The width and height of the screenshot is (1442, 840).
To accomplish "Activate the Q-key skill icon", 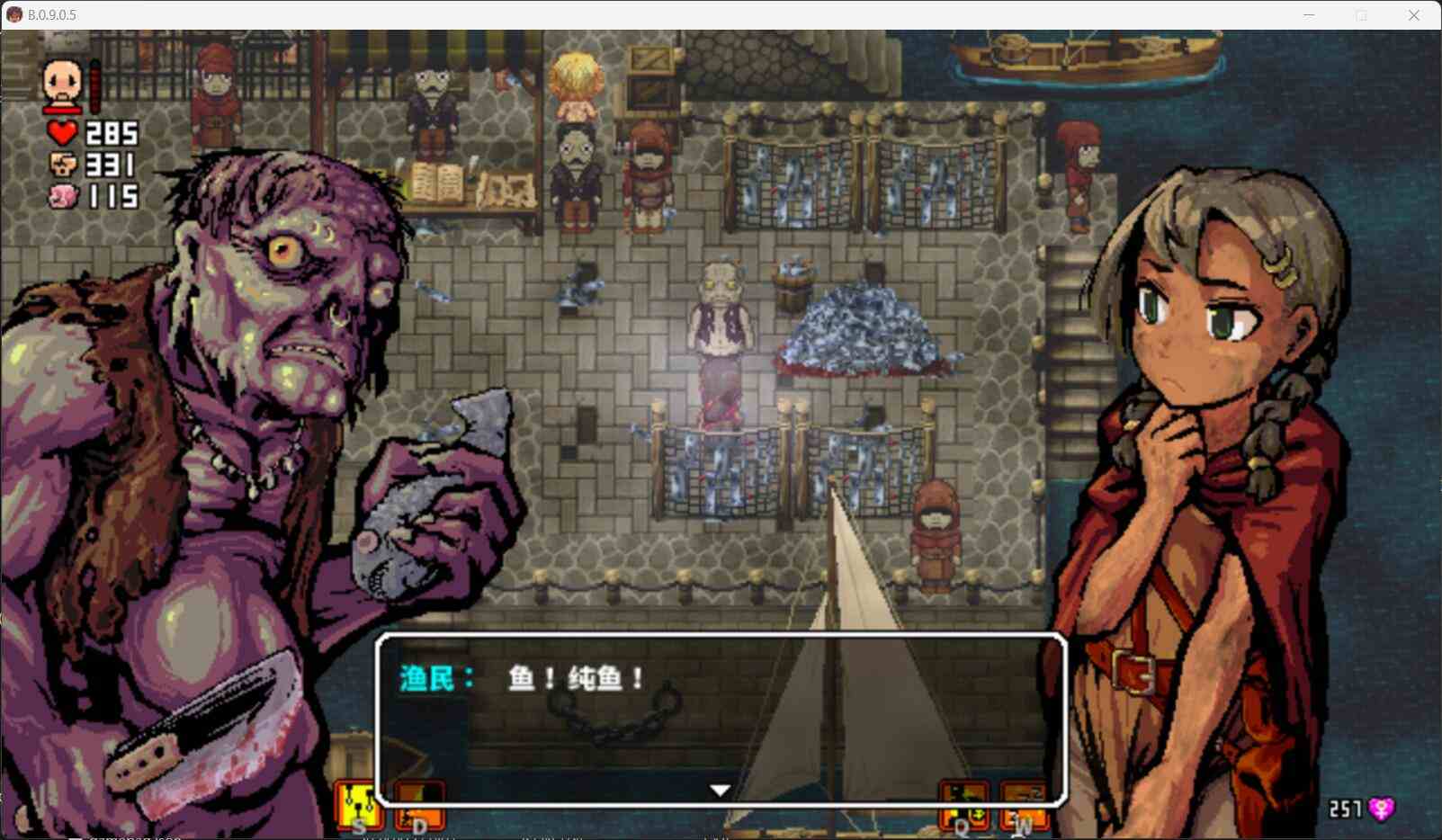I will [963, 803].
